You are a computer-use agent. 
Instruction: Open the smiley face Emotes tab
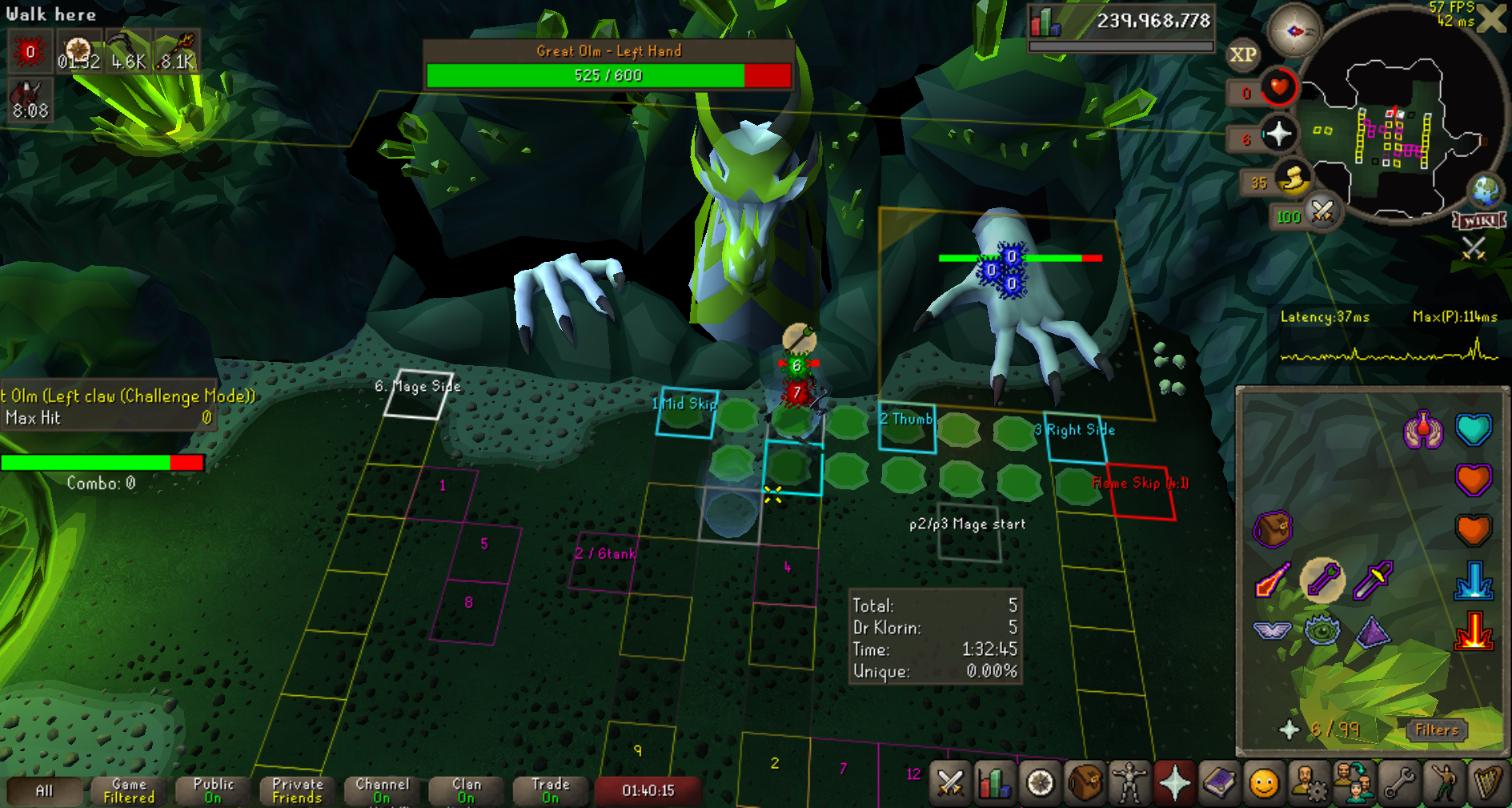(x=1264, y=782)
